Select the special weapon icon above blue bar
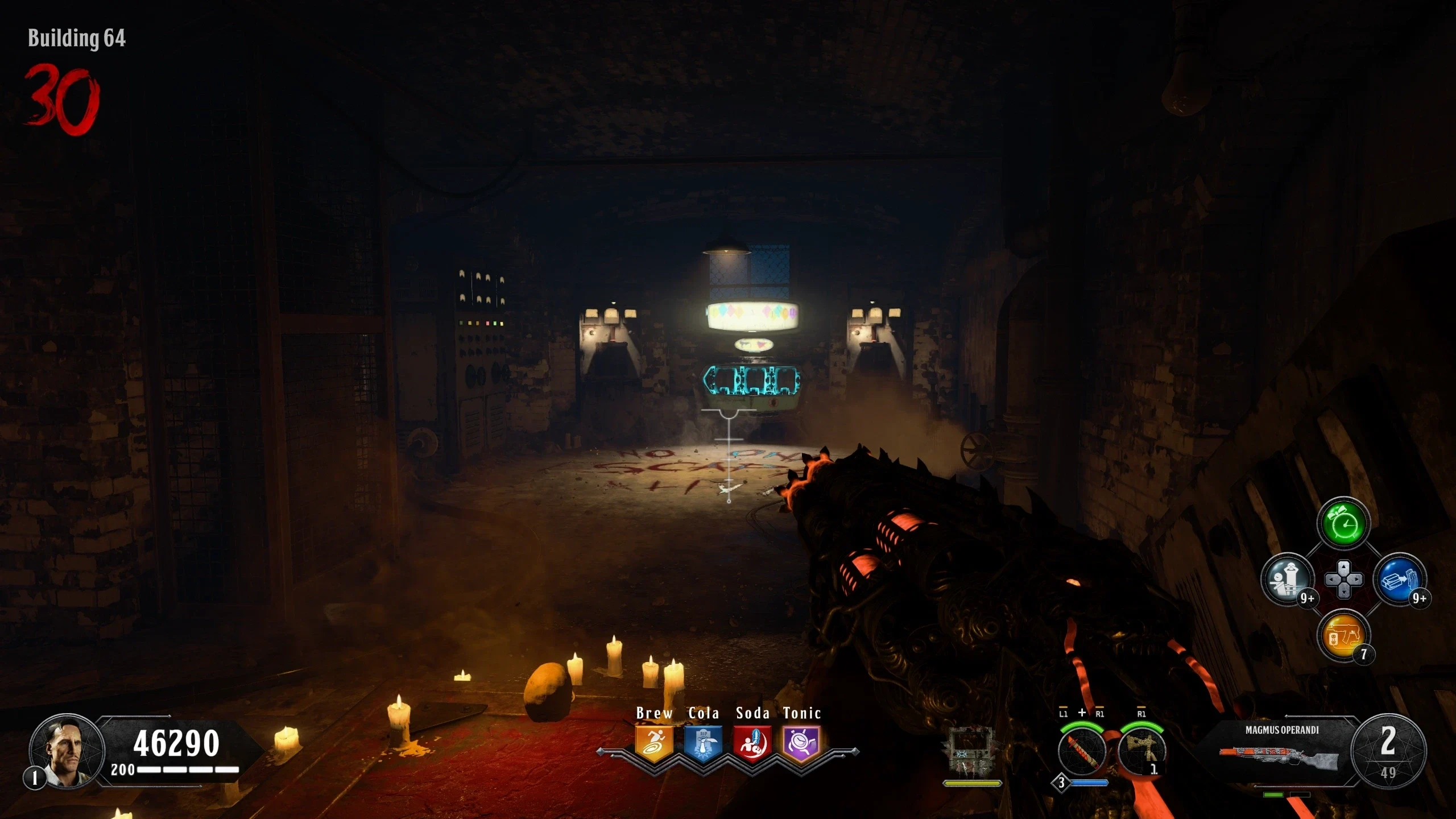This screenshot has width=1456, height=819. [1081, 751]
